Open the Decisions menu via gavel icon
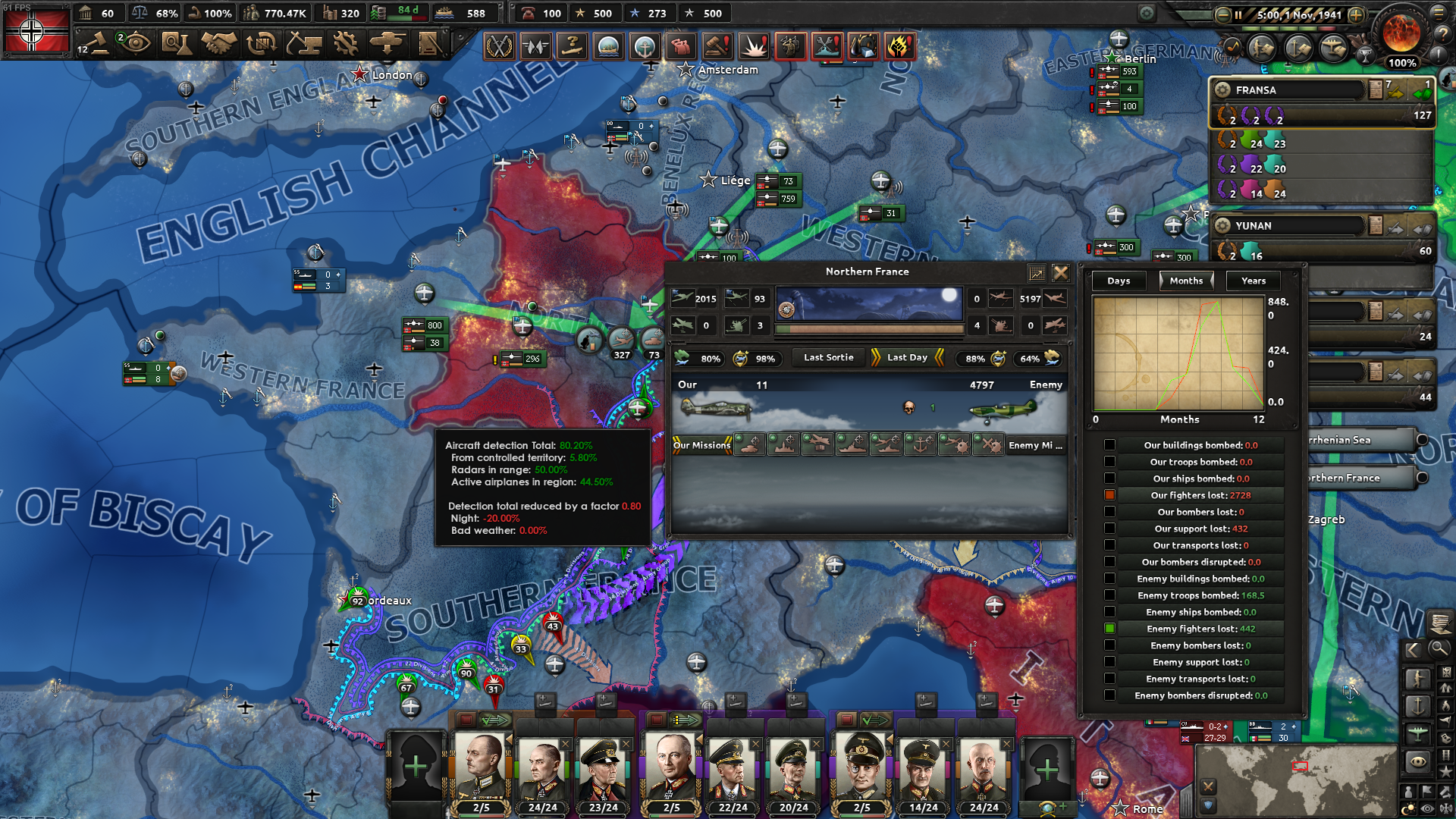 pos(99,44)
